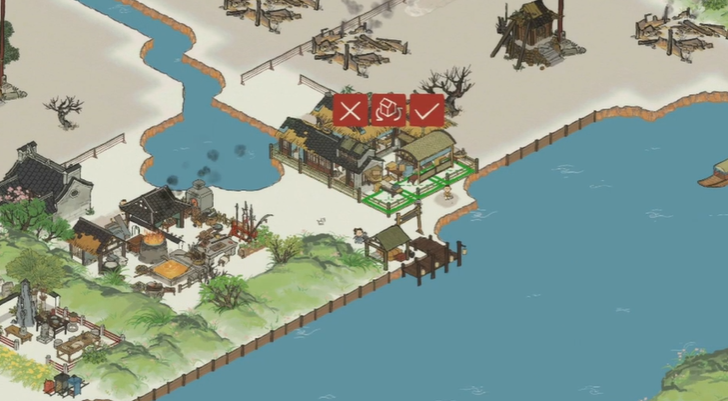This screenshot has width=728, height=401.
Task: Rotate the building with the house icon
Action: click(x=388, y=110)
